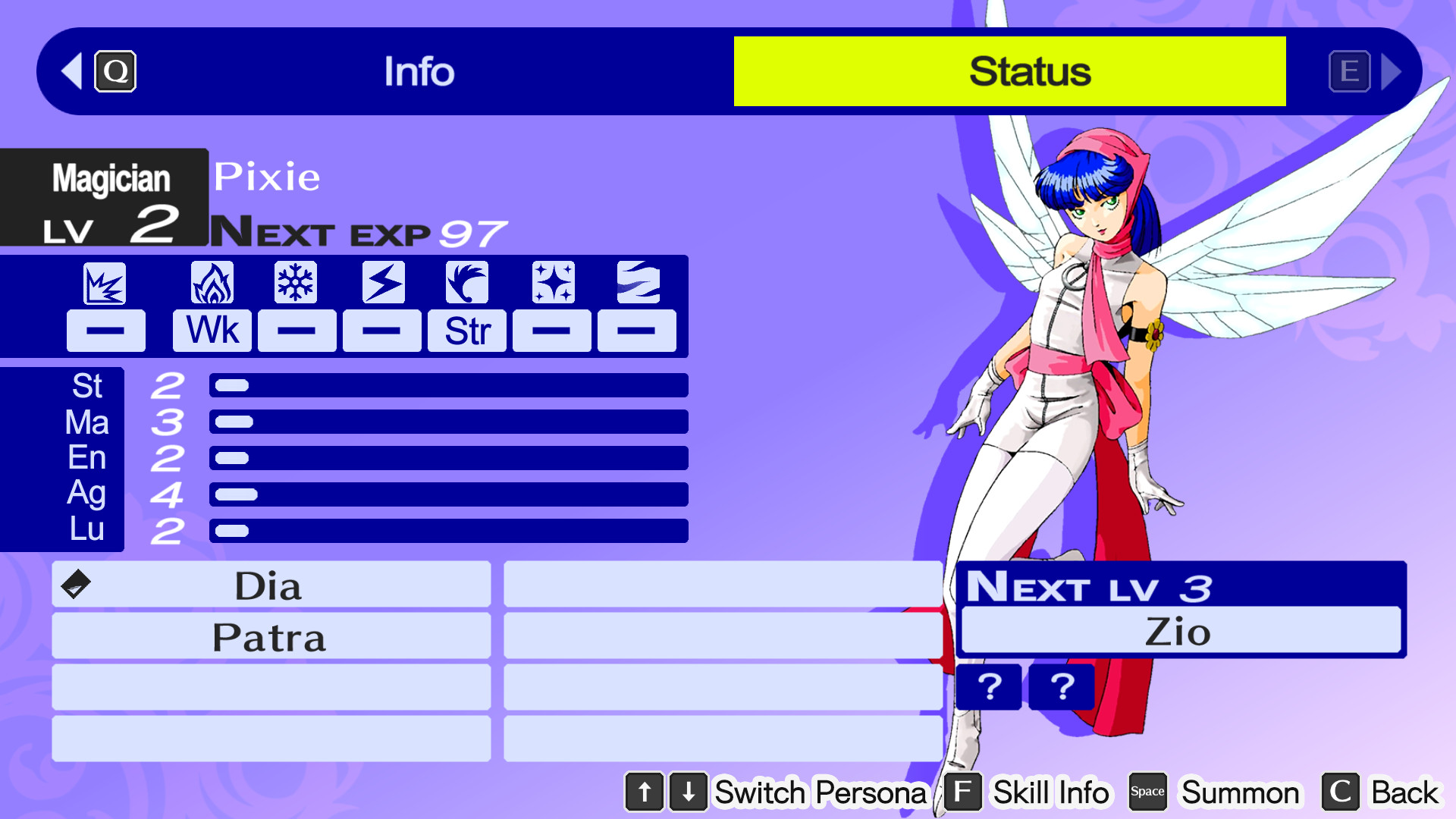Click the left arrow beside the Q key
Image resolution: width=1456 pixels, height=819 pixels.
coord(71,71)
